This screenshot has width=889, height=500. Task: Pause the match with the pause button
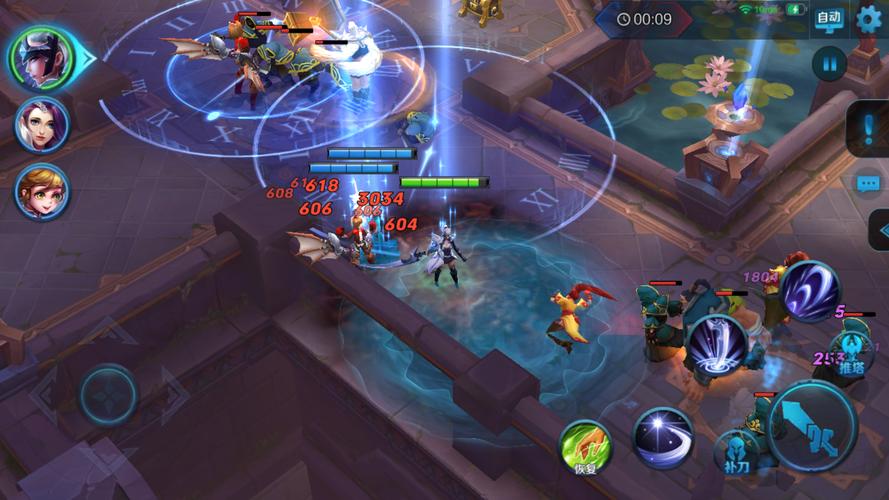click(x=829, y=64)
